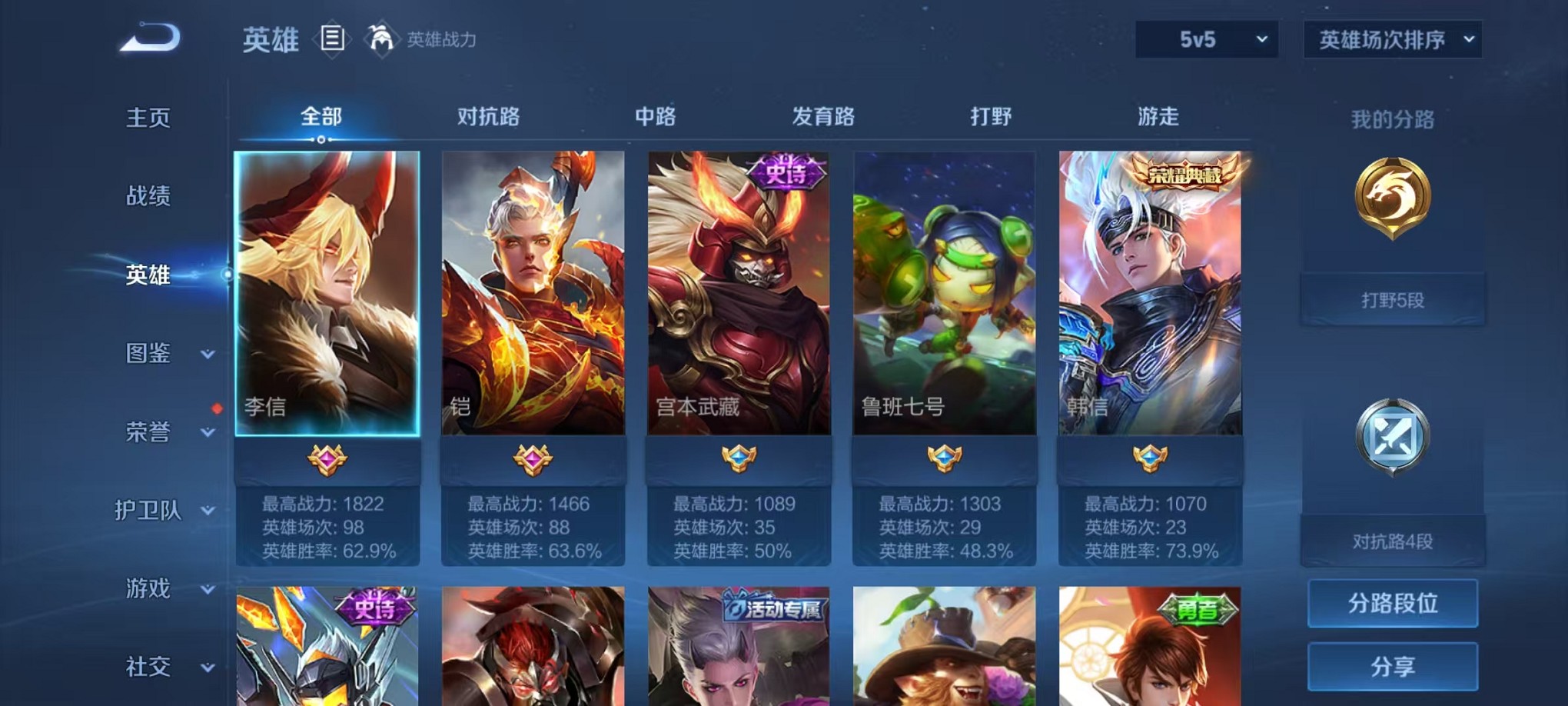The height and width of the screenshot is (706, 1568).
Task: Open the 5v5 mode dropdown
Action: click(1205, 37)
